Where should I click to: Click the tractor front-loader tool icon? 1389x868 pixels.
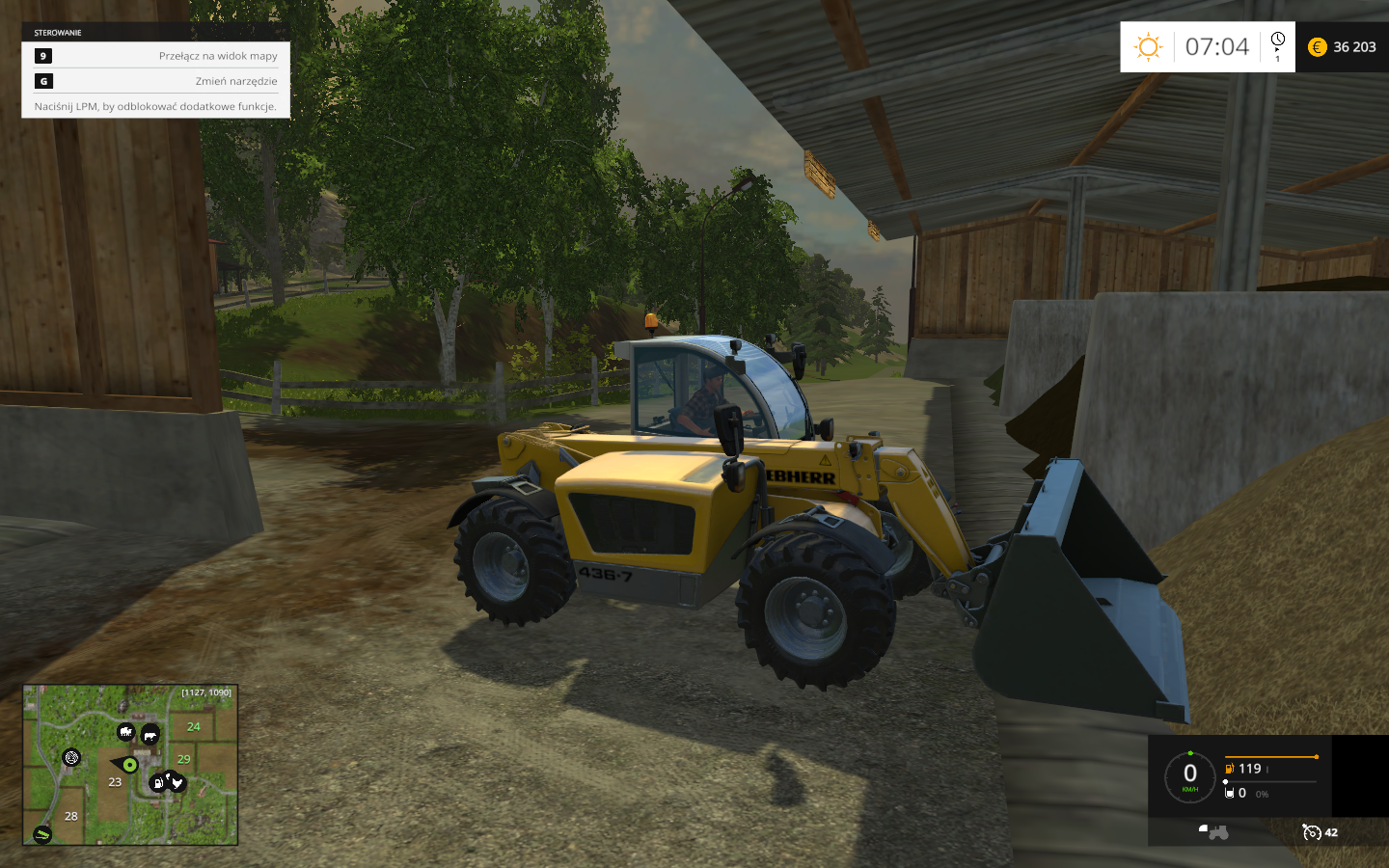[x=1212, y=831]
